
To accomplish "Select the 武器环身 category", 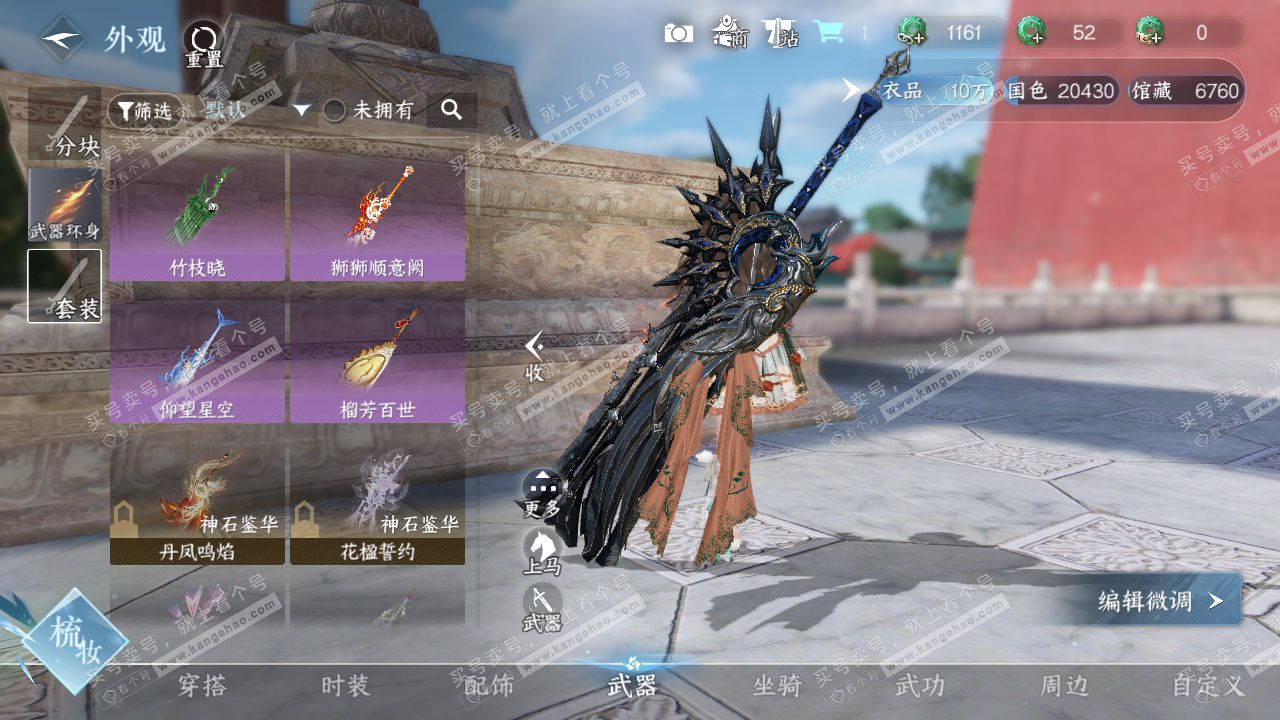I will coord(64,207).
